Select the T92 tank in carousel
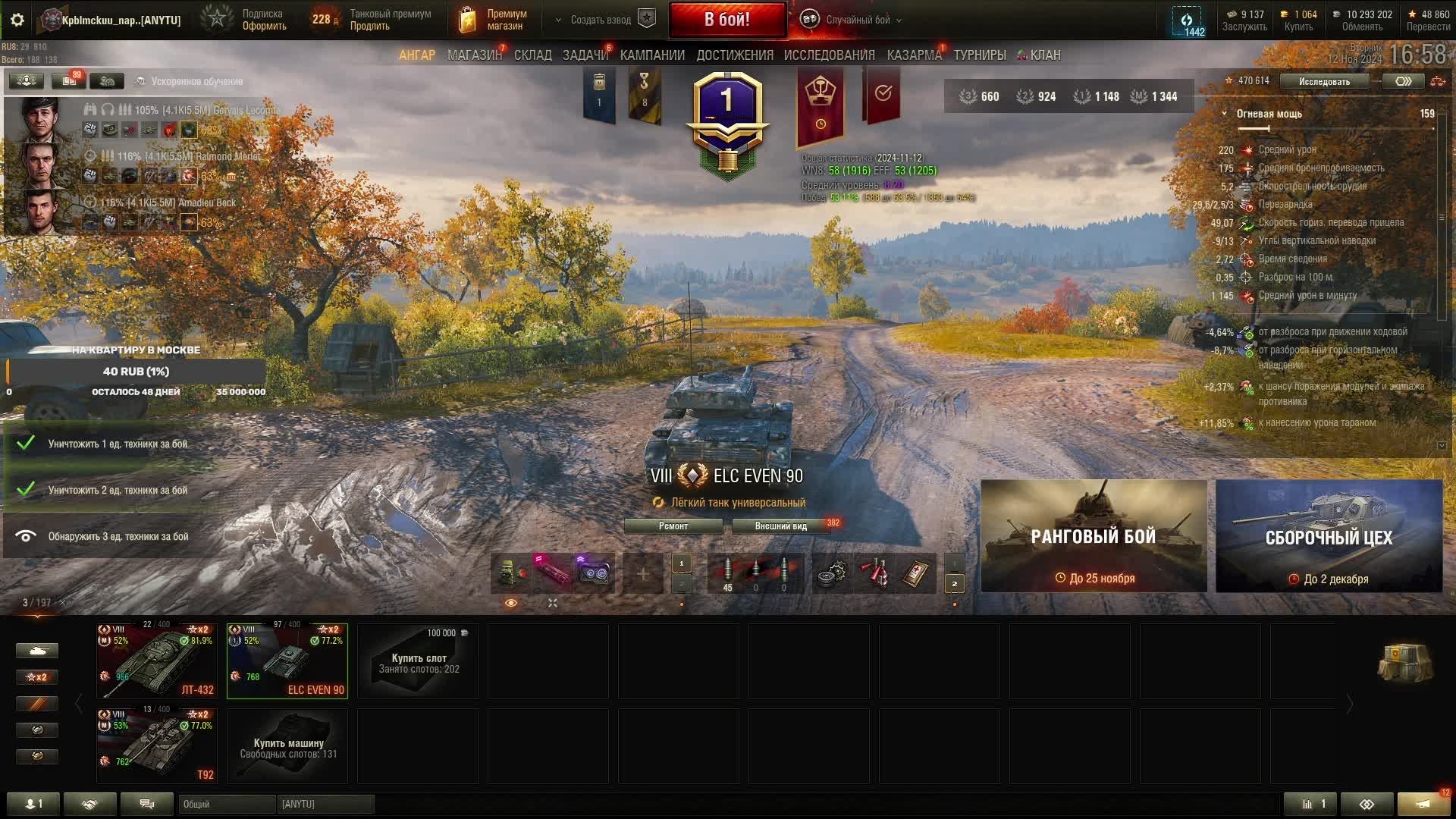 coord(157,745)
